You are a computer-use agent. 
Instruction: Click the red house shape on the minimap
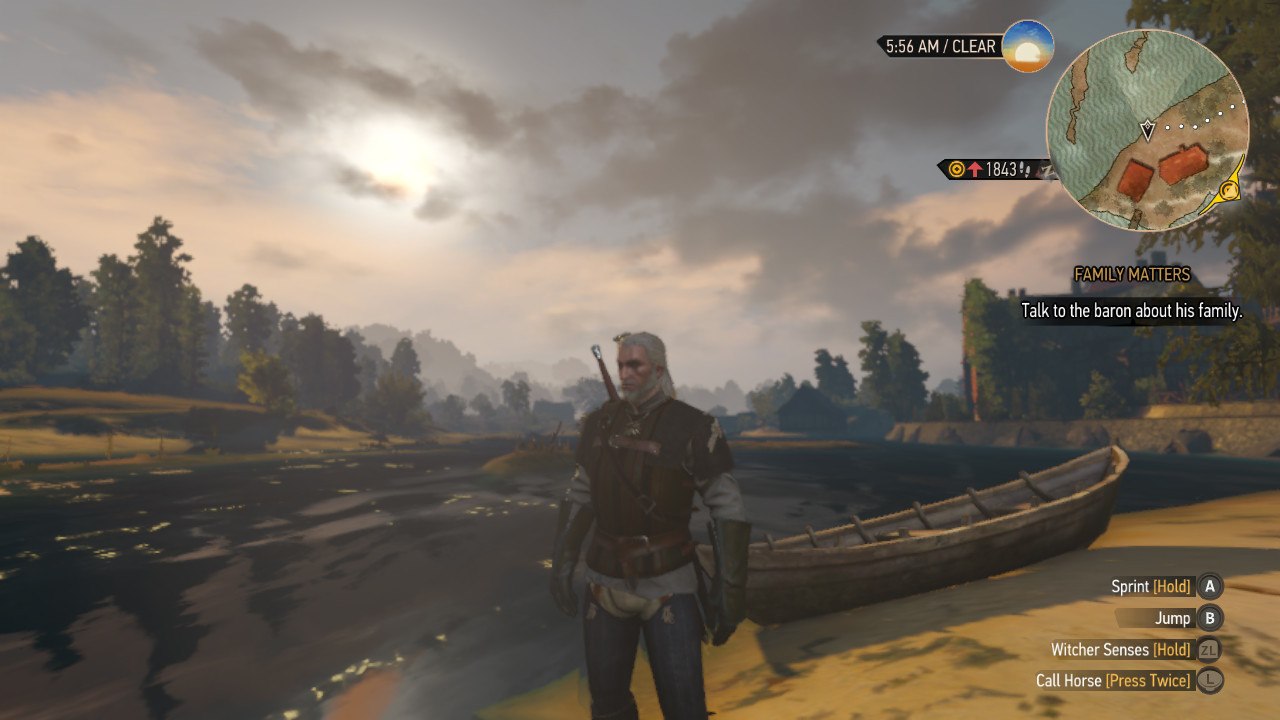click(x=1182, y=163)
